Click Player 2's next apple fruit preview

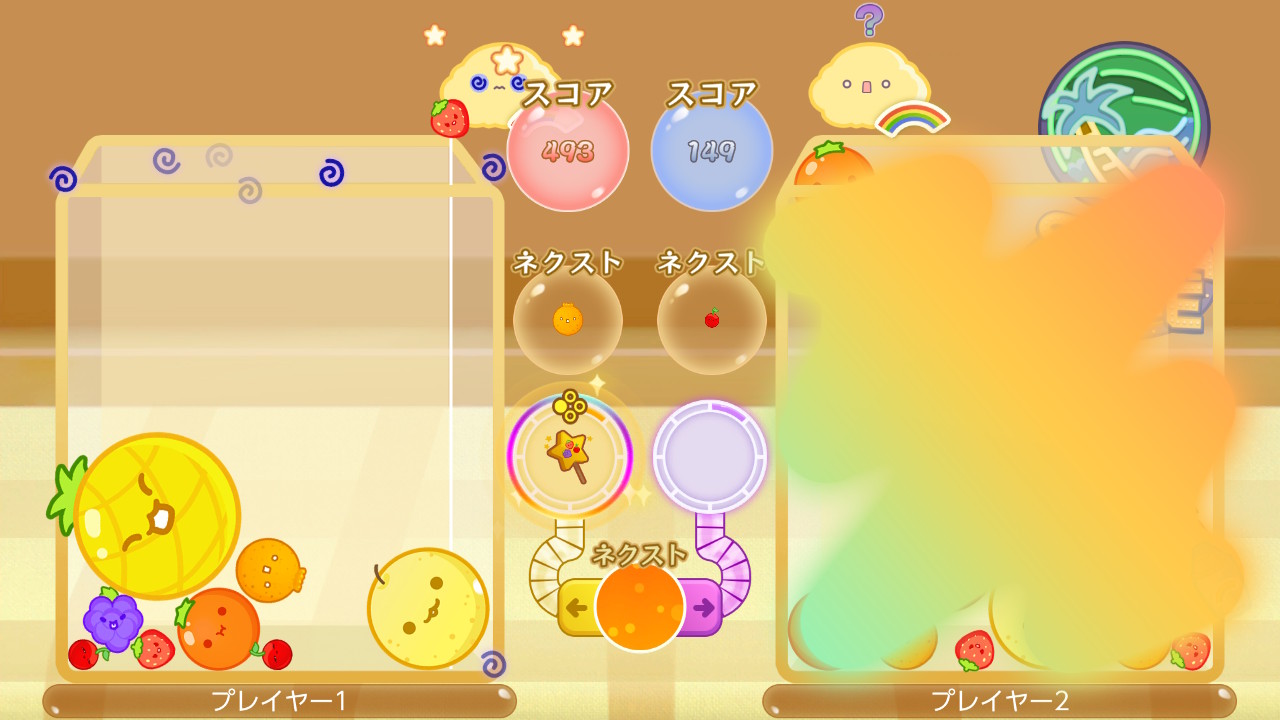coord(711,318)
